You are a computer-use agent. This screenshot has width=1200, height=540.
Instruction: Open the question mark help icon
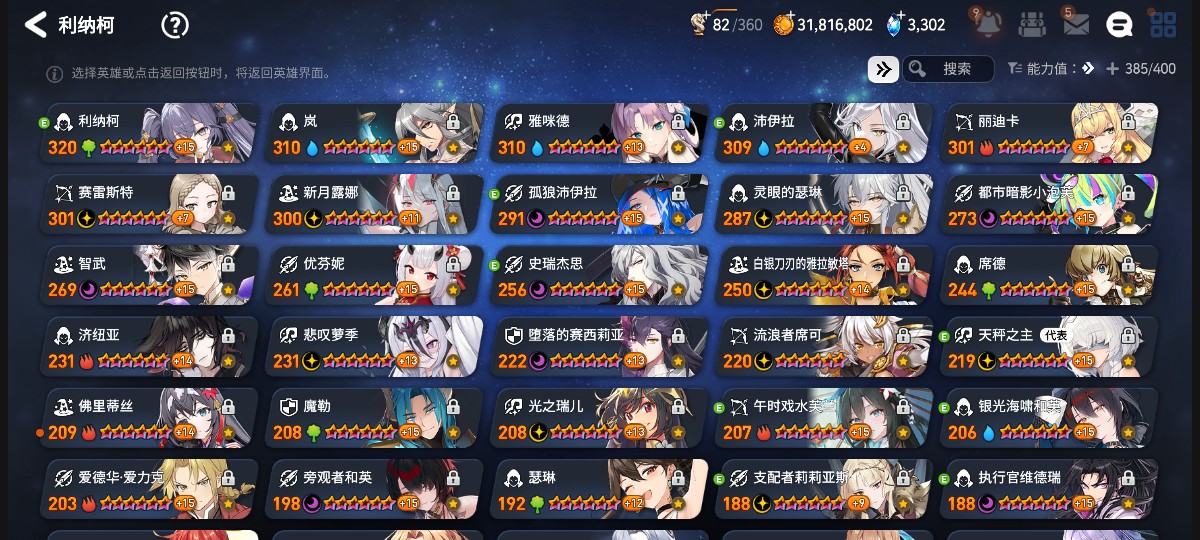(x=175, y=25)
